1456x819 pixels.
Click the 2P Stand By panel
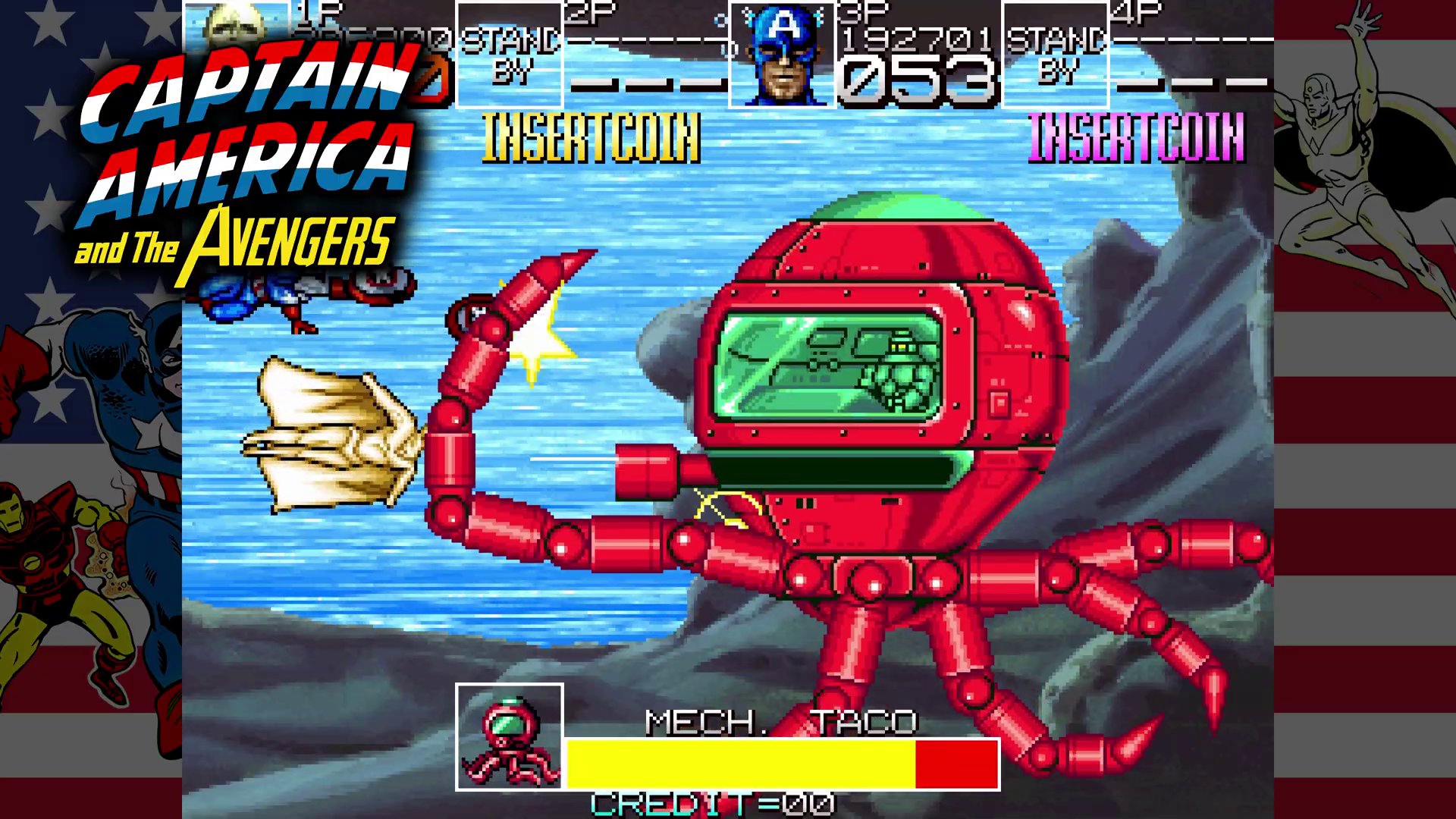(x=510, y=55)
